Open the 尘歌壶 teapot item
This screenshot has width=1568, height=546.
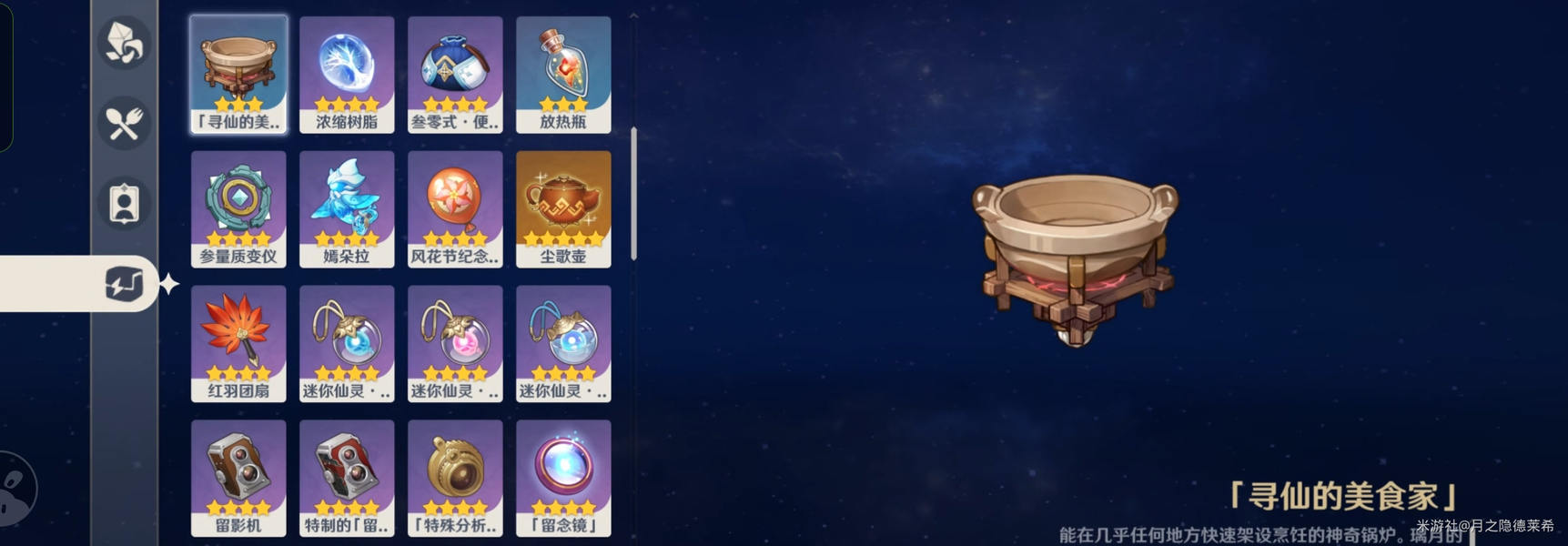[563, 209]
